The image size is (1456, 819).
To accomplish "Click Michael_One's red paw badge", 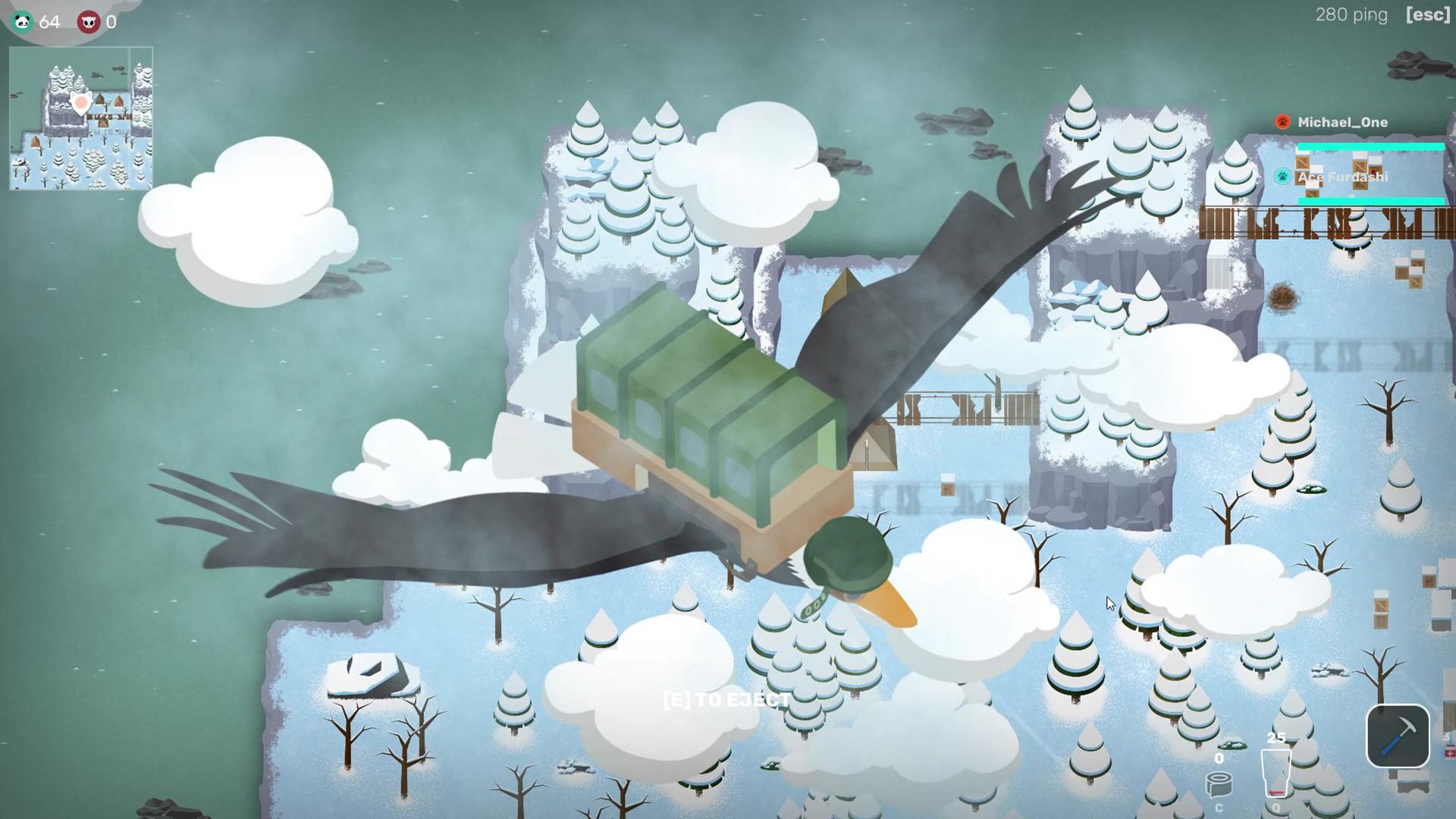I will click(x=1282, y=122).
